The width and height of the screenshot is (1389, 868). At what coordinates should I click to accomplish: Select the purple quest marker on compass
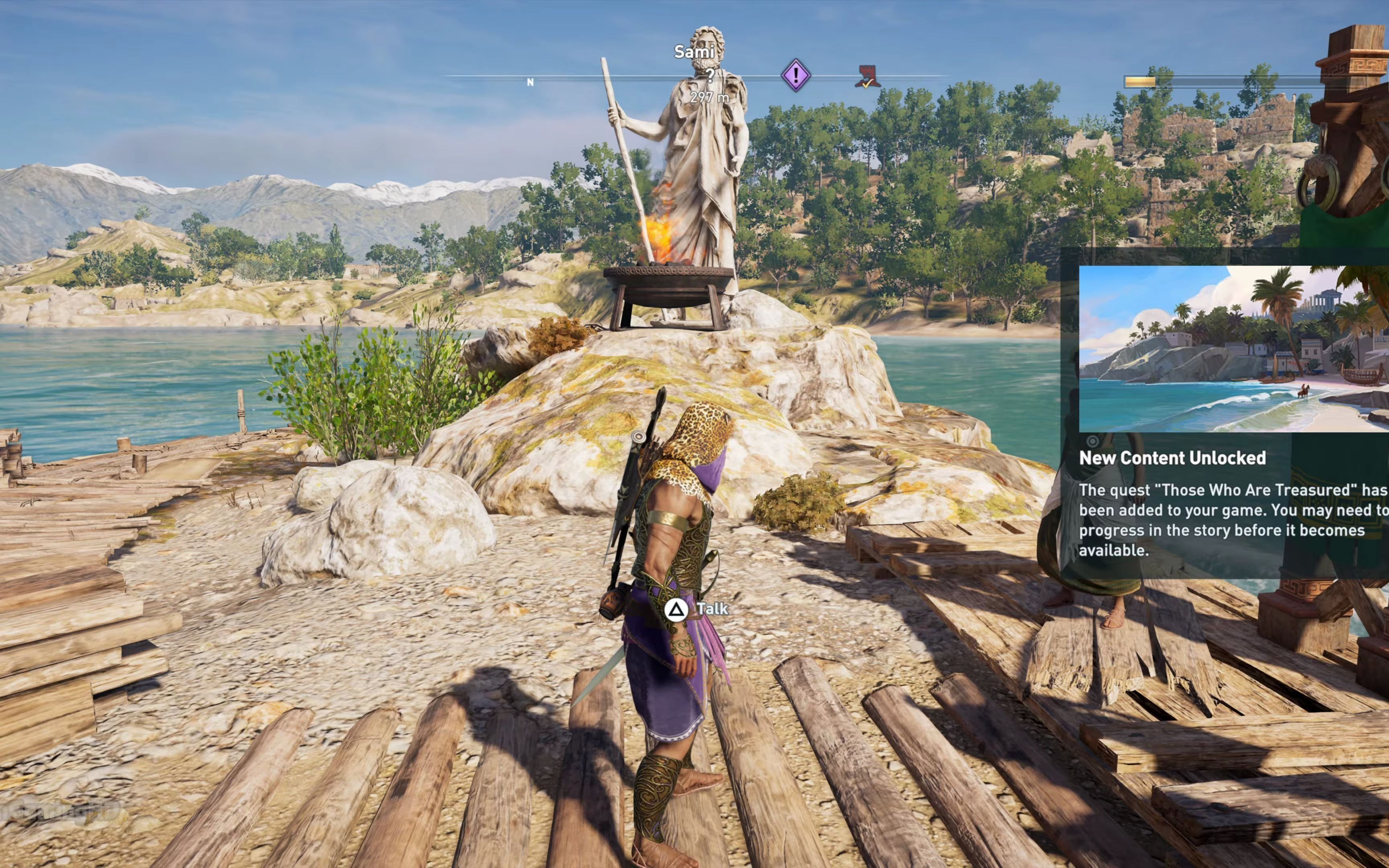click(795, 75)
